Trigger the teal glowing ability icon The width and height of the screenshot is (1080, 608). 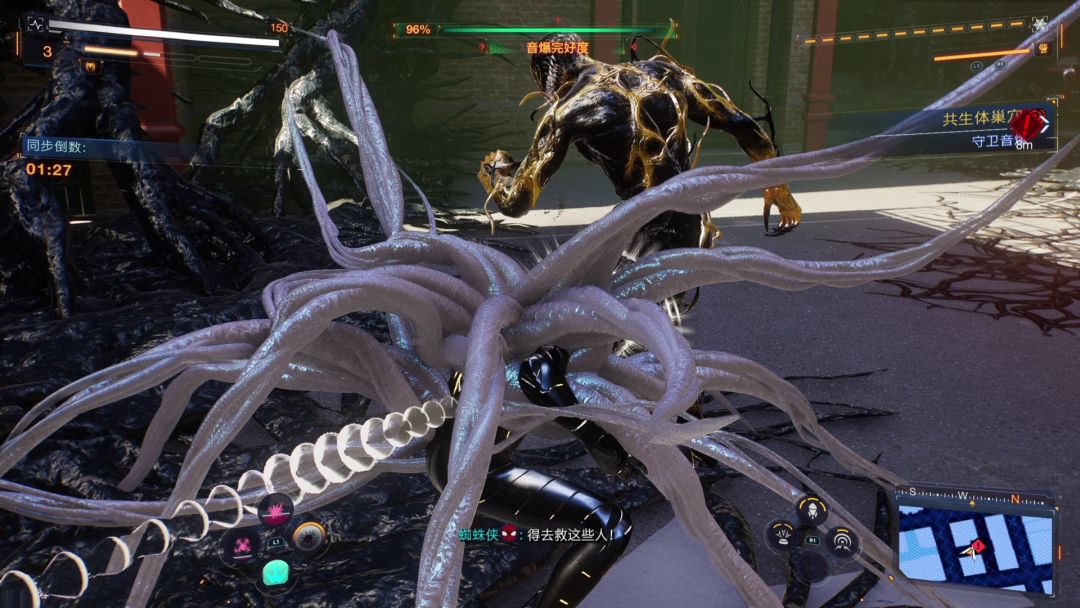point(276,573)
